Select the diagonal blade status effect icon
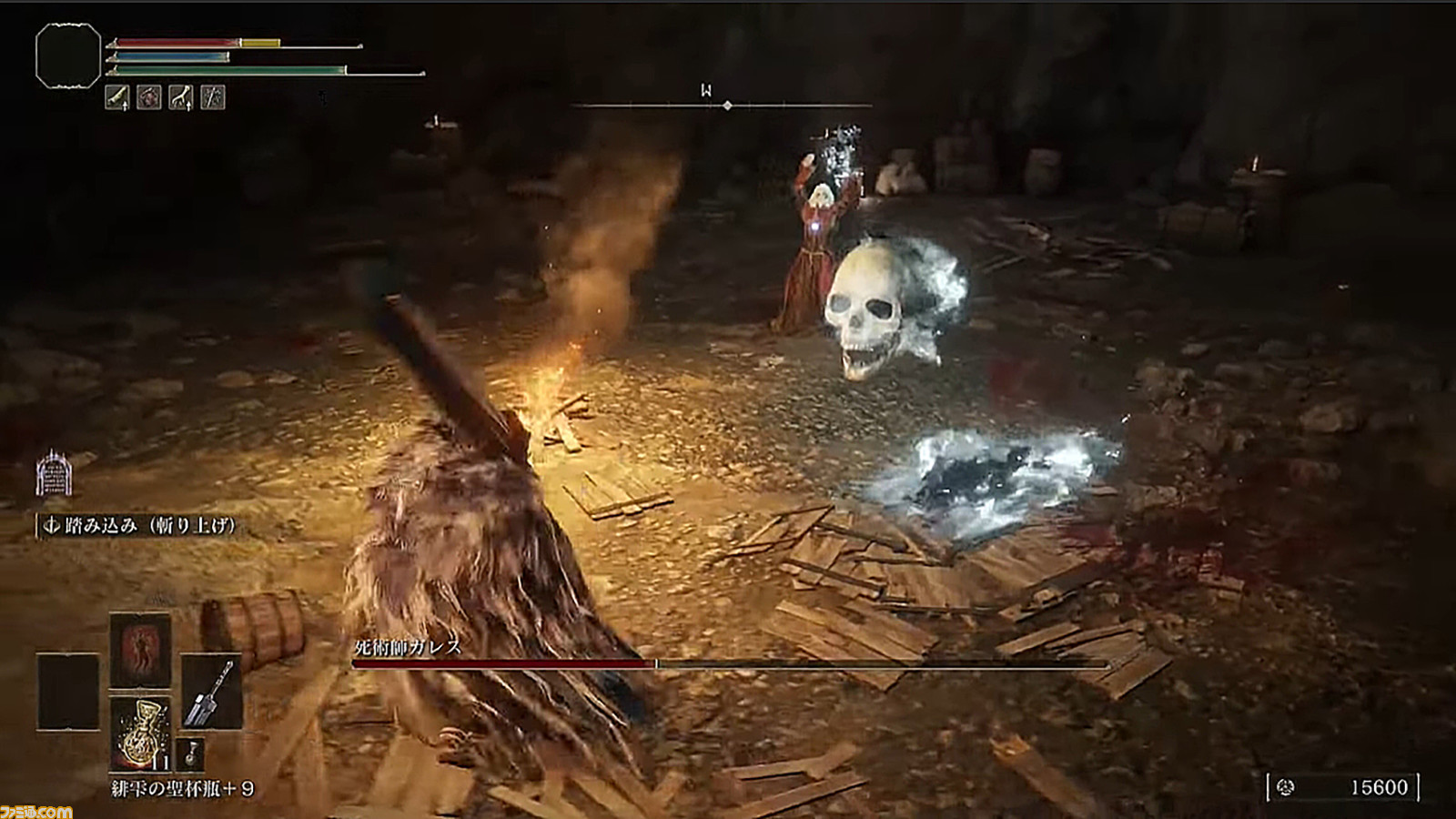The image size is (1456, 819). click(x=213, y=97)
